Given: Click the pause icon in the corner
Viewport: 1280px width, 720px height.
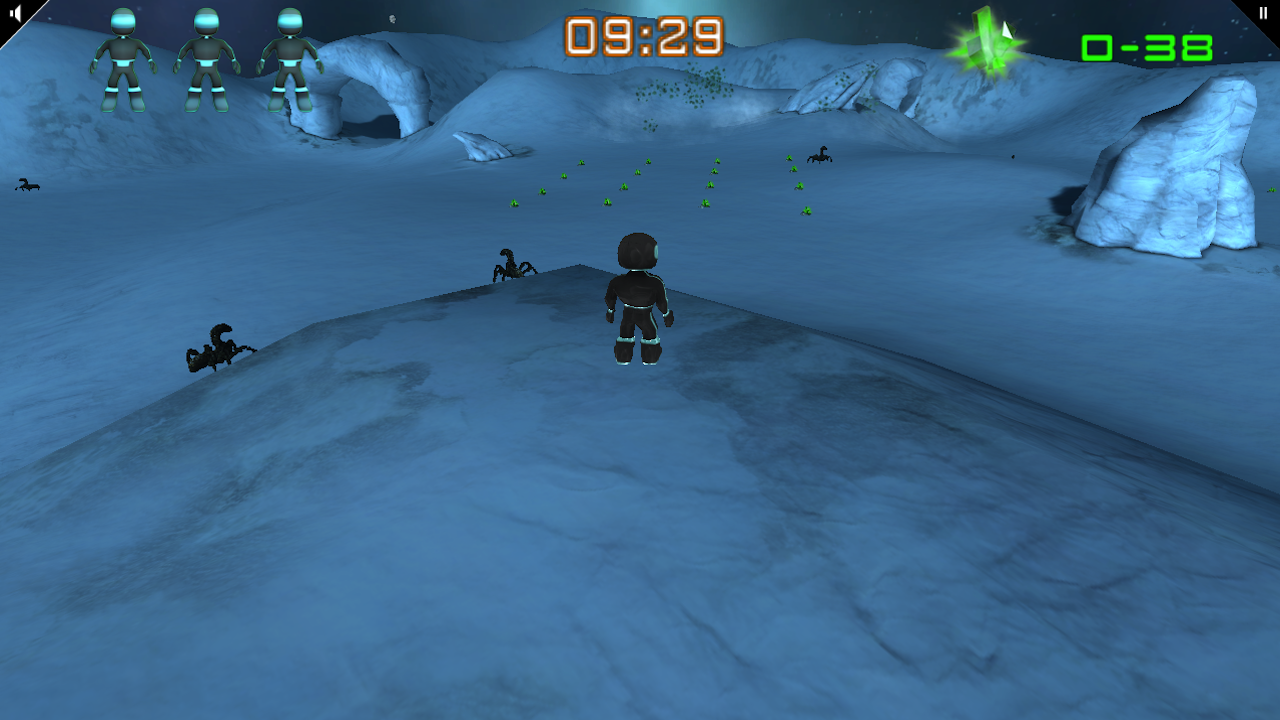Looking at the screenshot, I should [1264, 12].
